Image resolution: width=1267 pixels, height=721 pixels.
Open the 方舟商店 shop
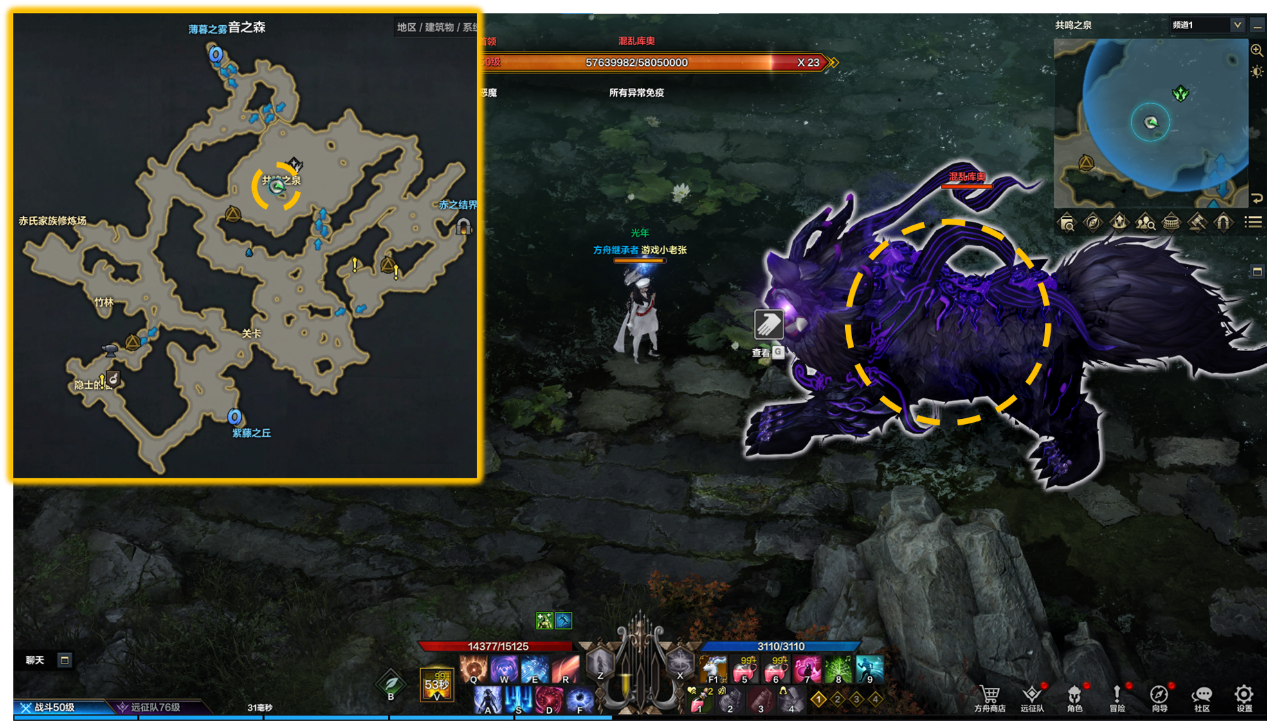[x=989, y=695]
